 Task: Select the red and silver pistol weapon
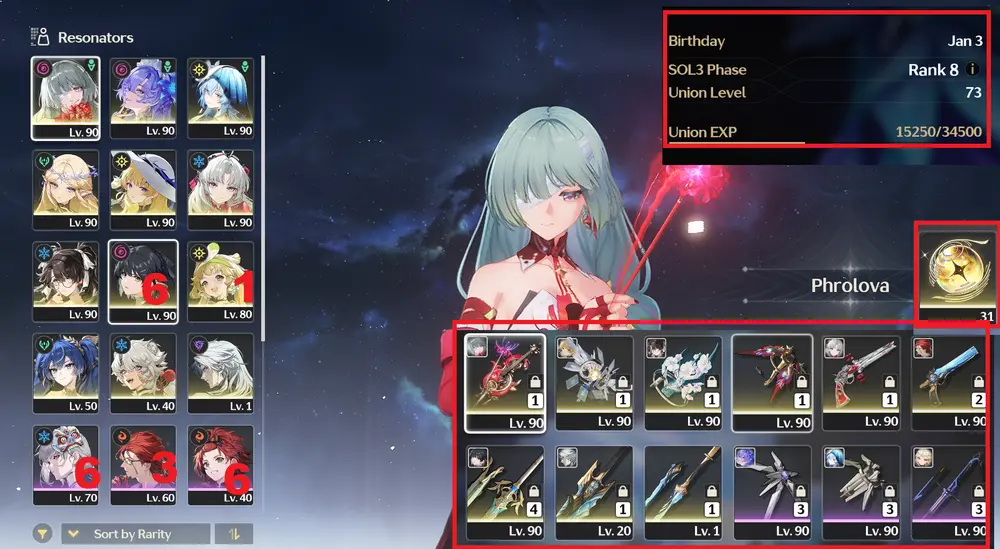tap(861, 381)
